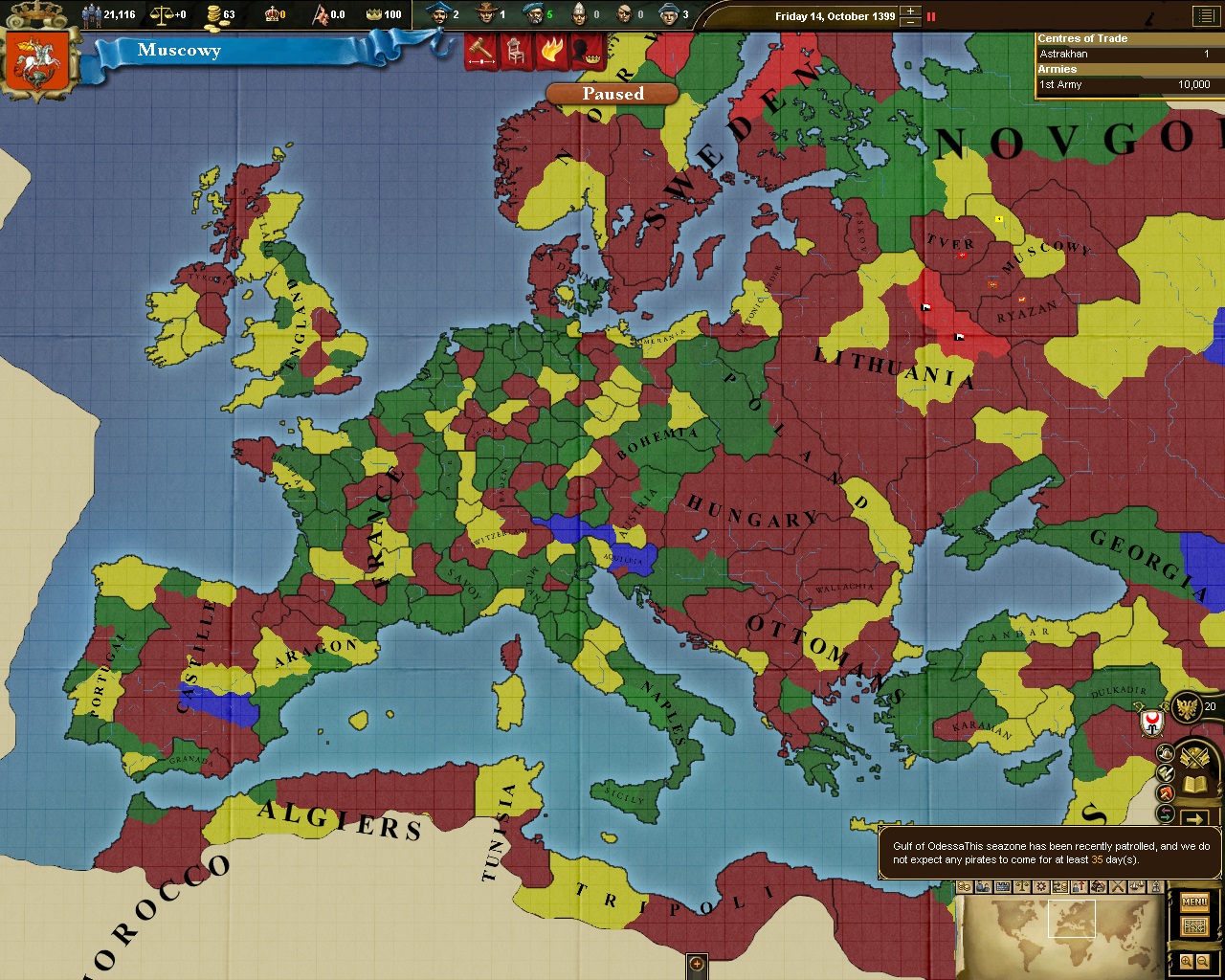The width and height of the screenshot is (1225, 980).
Task: Toggle the throne message setting icon
Action: pyautogui.click(x=516, y=52)
